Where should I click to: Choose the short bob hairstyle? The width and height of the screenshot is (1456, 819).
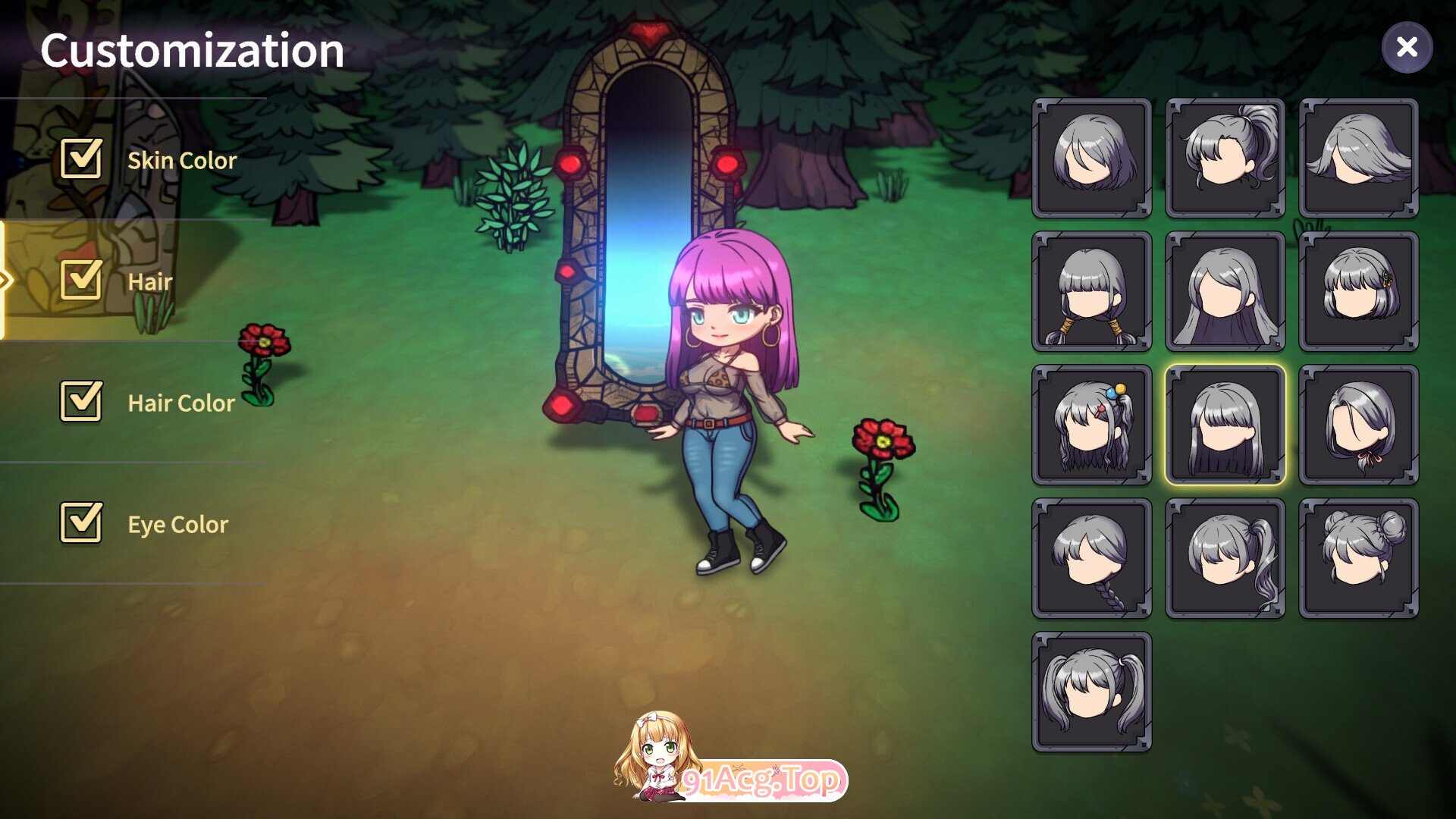click(x=1092, y=158)
